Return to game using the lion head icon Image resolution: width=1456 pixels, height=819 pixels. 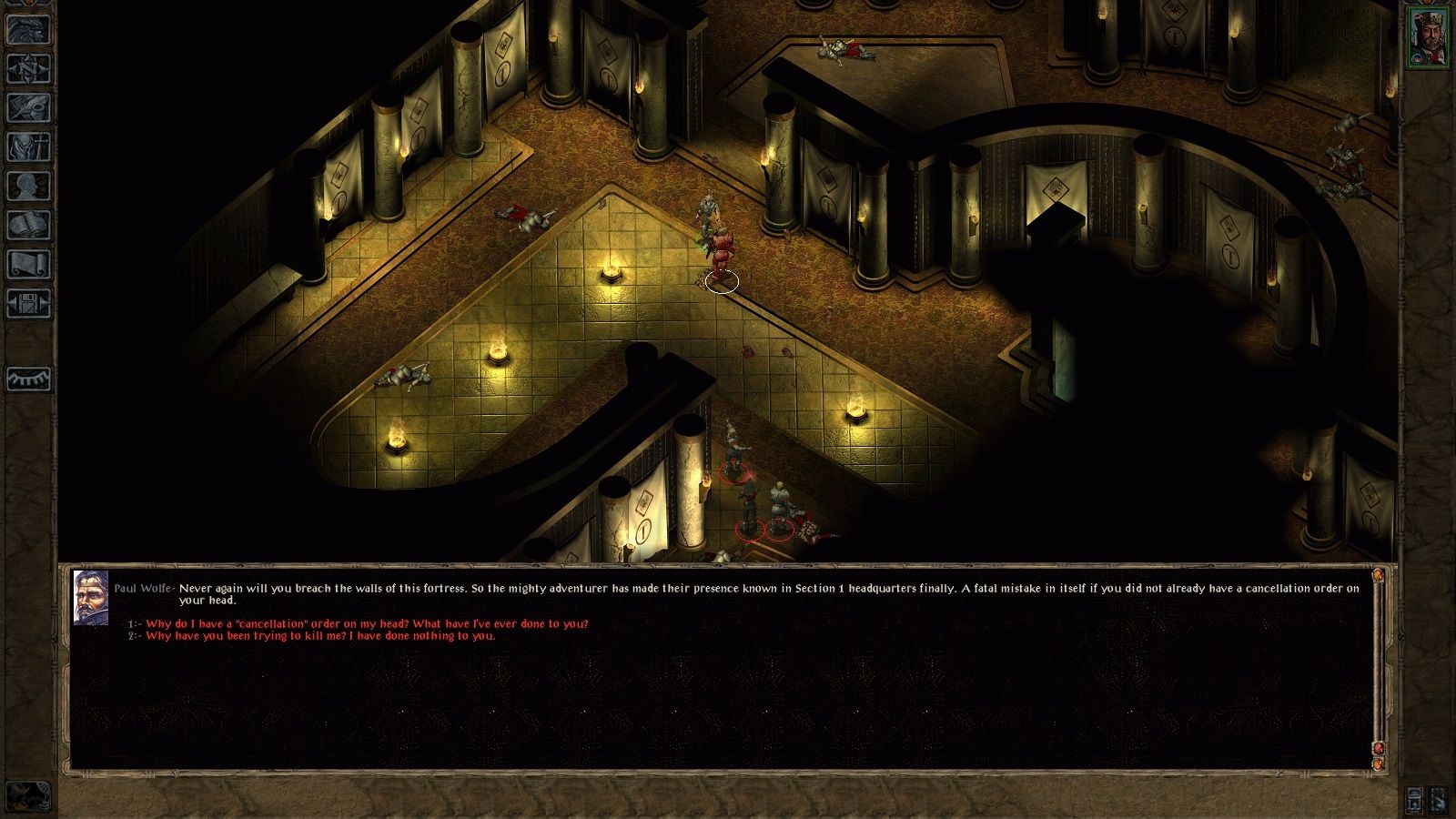click(x=27, y=30)
